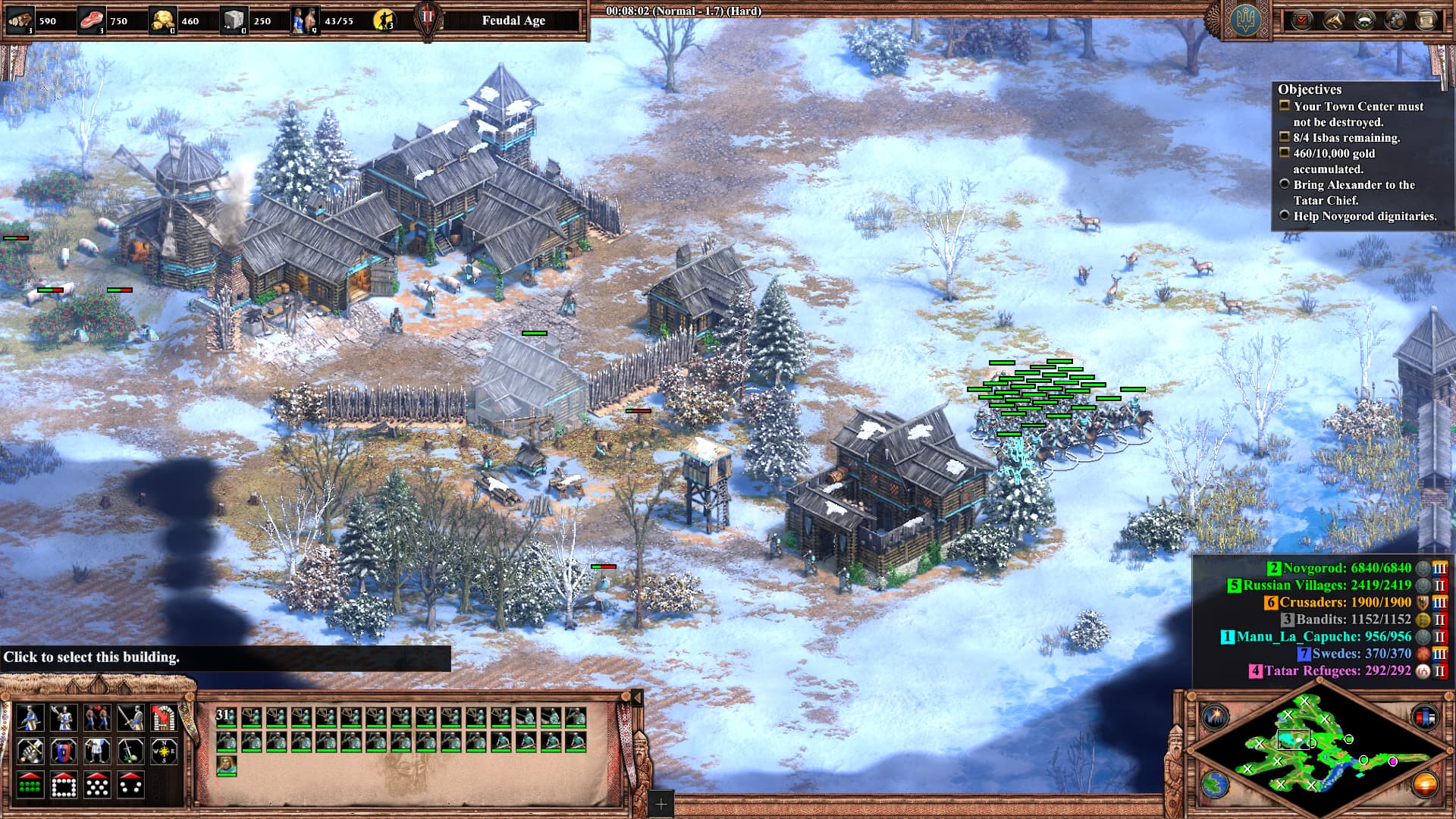Viewport: 1456px width, 819px height.
Task: Open the tech tree gears button
Action: click(x=1395, y=20)
